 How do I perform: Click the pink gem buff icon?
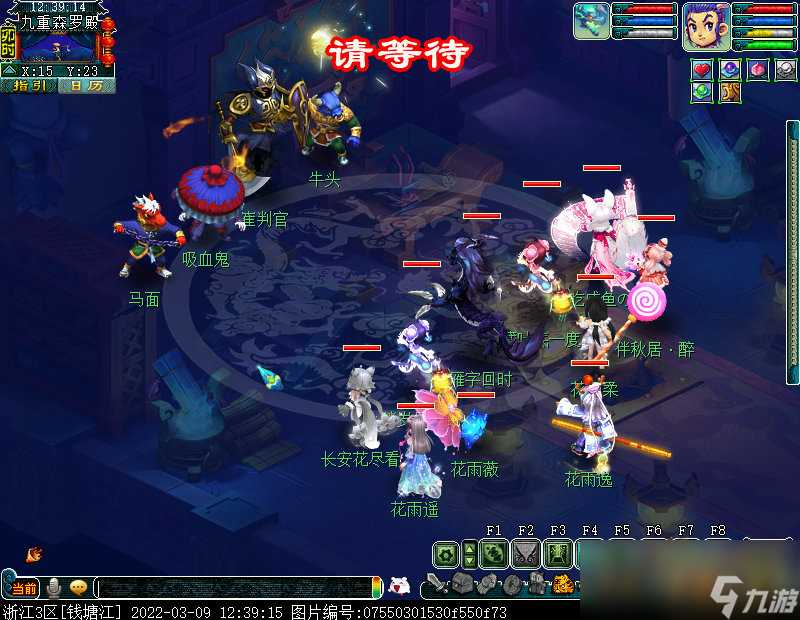tap(758, 70)
